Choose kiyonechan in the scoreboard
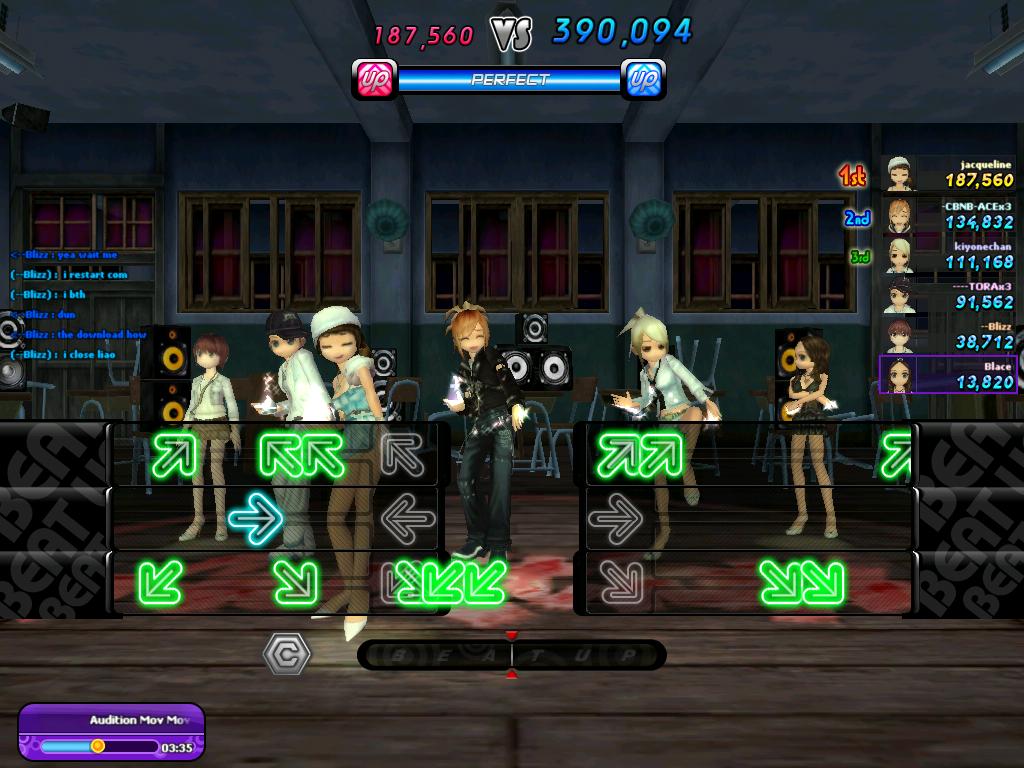 point(948,255)
